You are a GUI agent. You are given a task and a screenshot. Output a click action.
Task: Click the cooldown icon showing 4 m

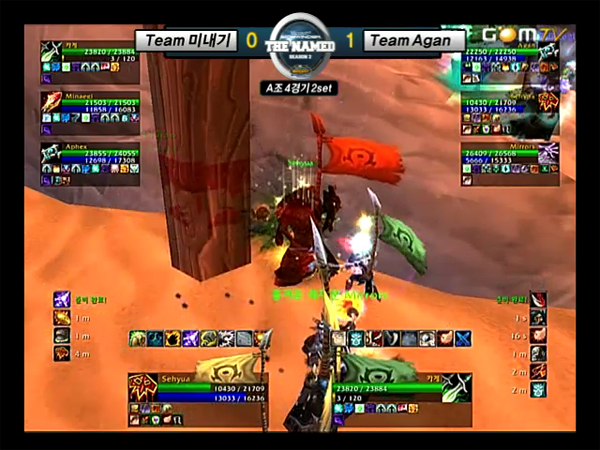click(62, 352)
